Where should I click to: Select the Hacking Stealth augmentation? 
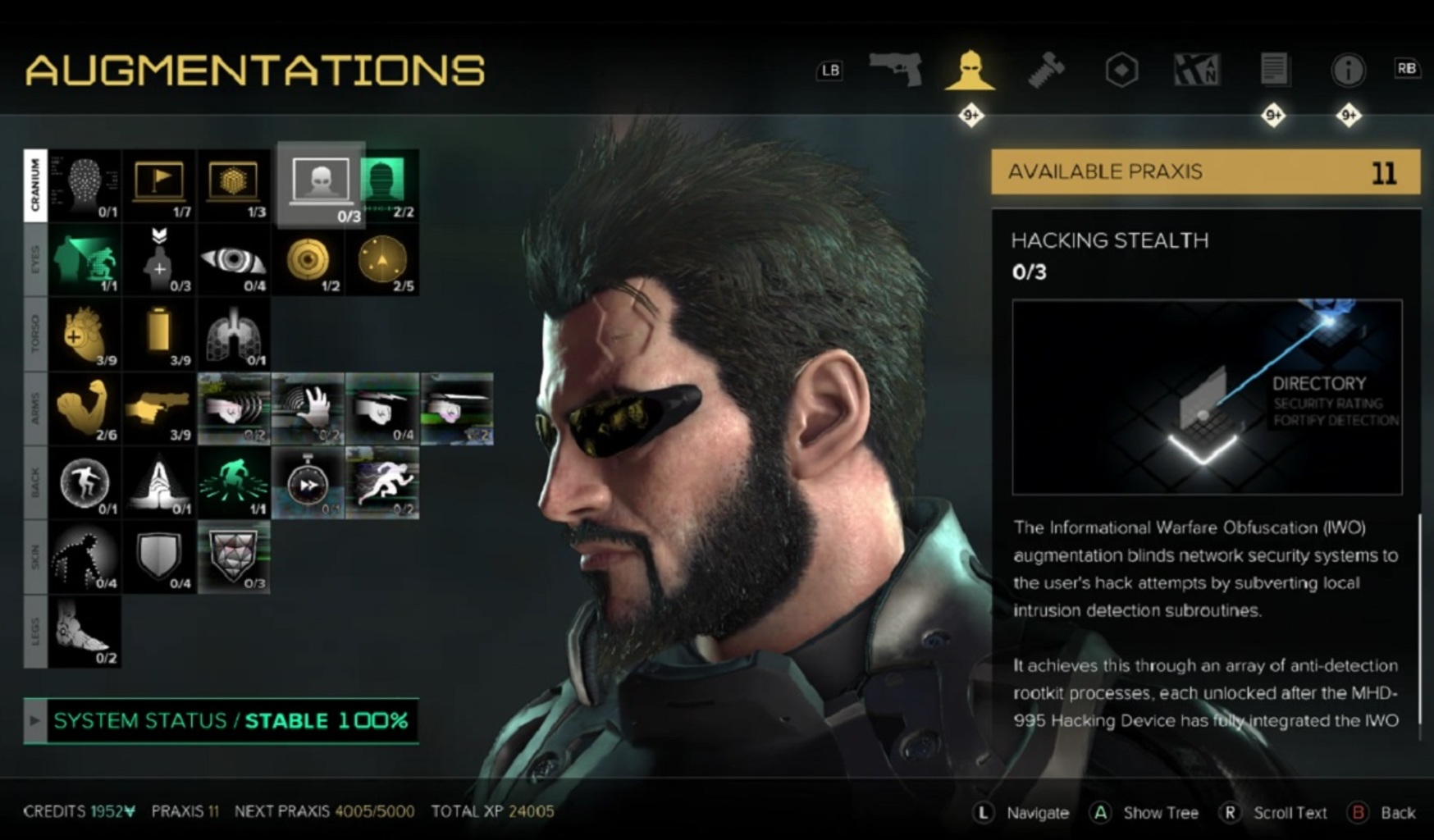pos(321,184)
